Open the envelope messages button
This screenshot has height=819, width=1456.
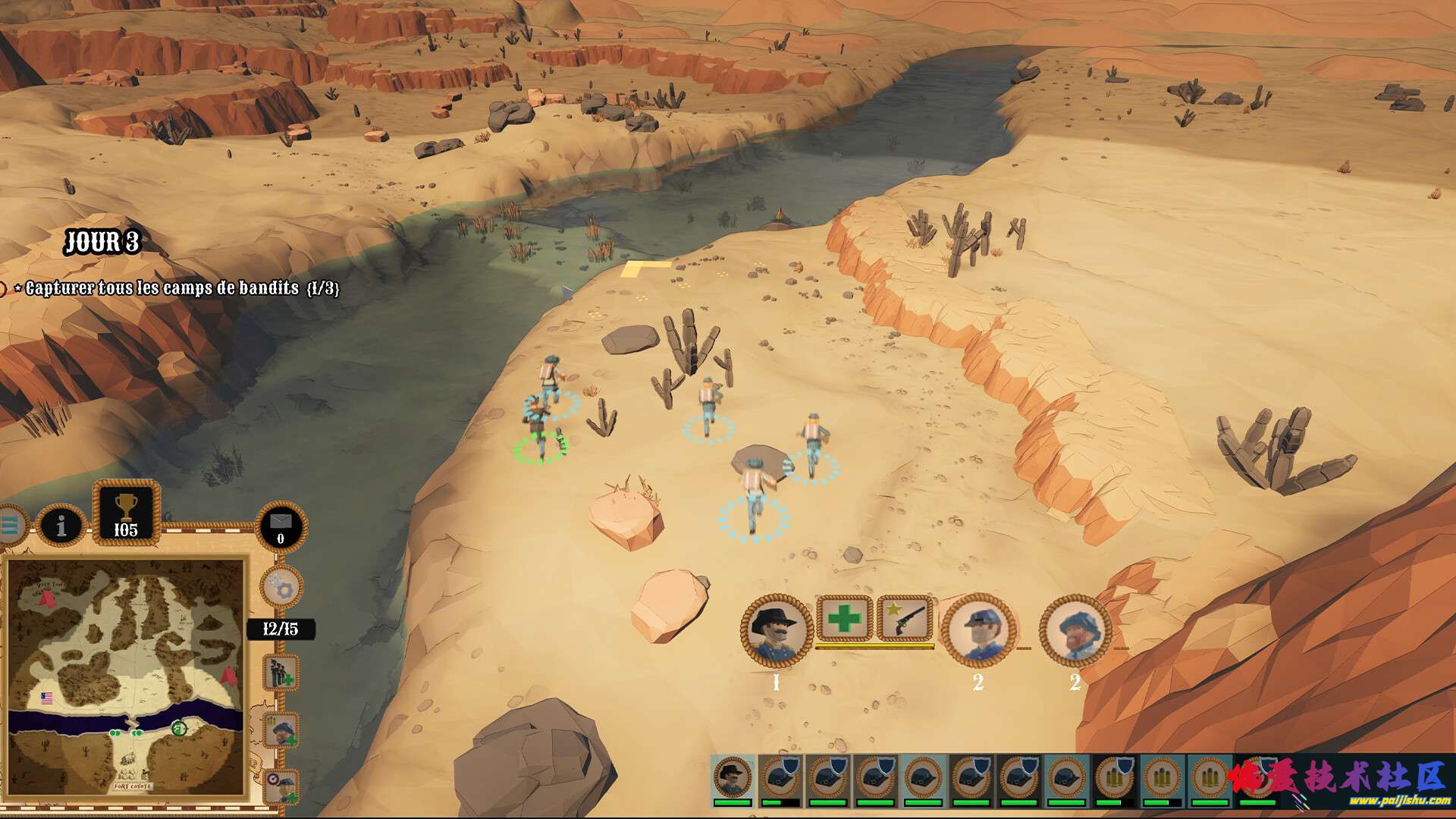point(281,524)
